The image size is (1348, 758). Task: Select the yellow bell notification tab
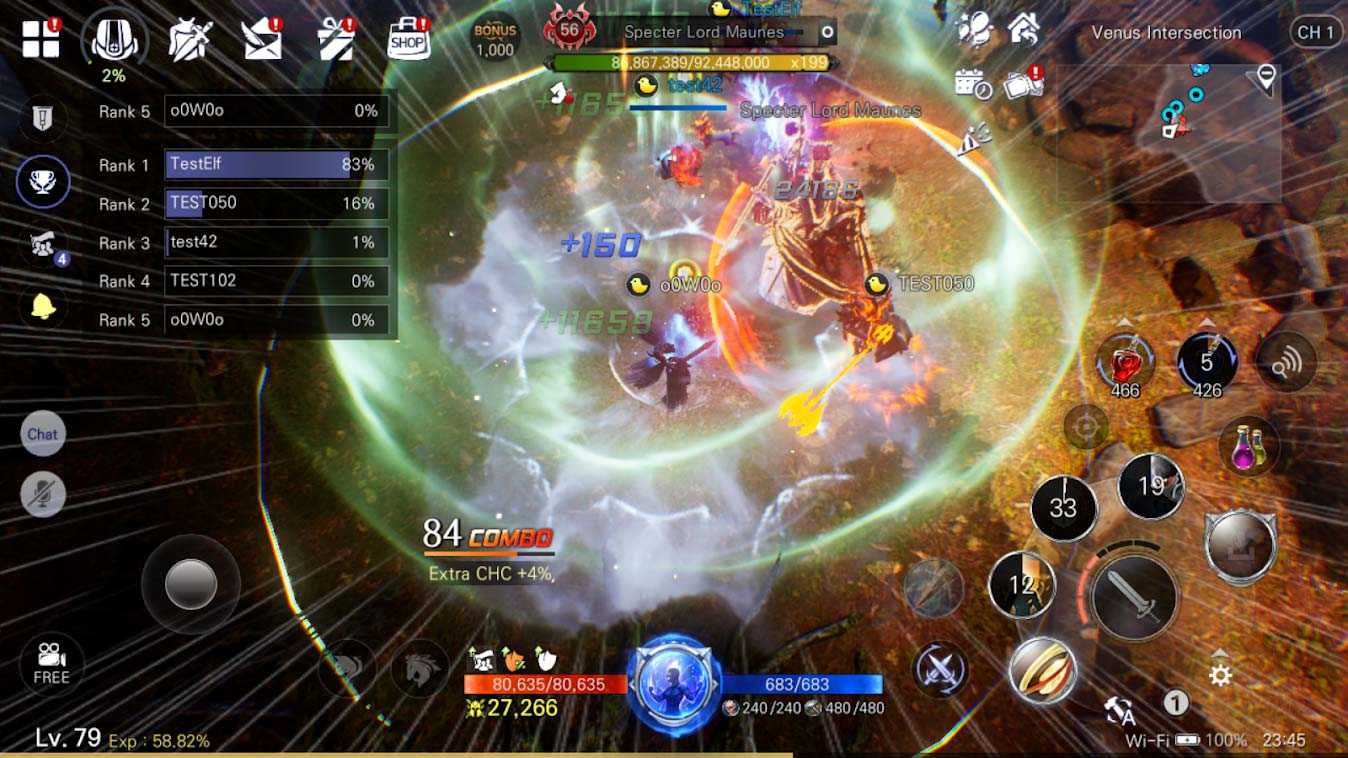point(43,306)
